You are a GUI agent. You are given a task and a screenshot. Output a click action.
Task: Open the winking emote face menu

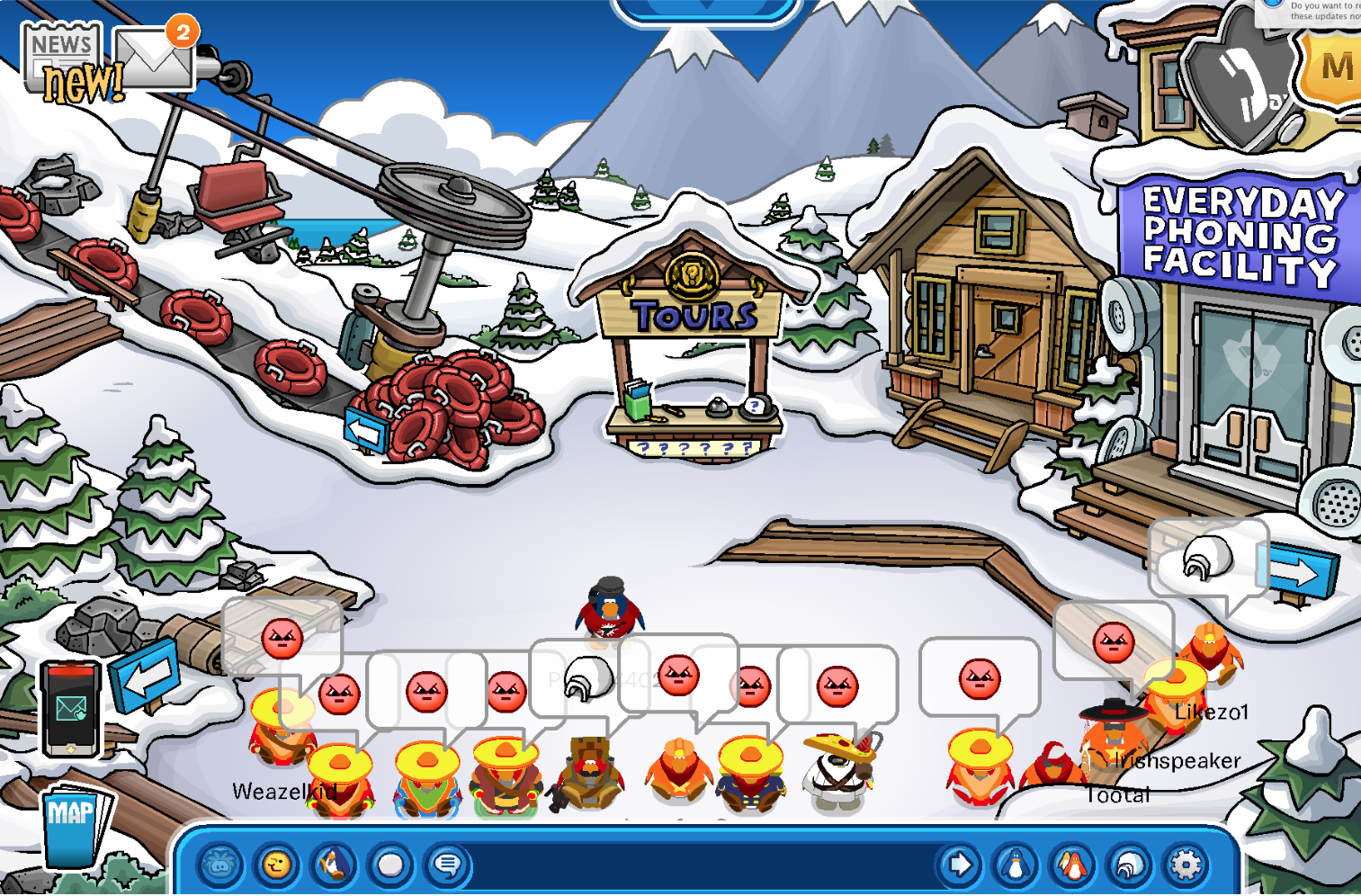tap(277, 865)
